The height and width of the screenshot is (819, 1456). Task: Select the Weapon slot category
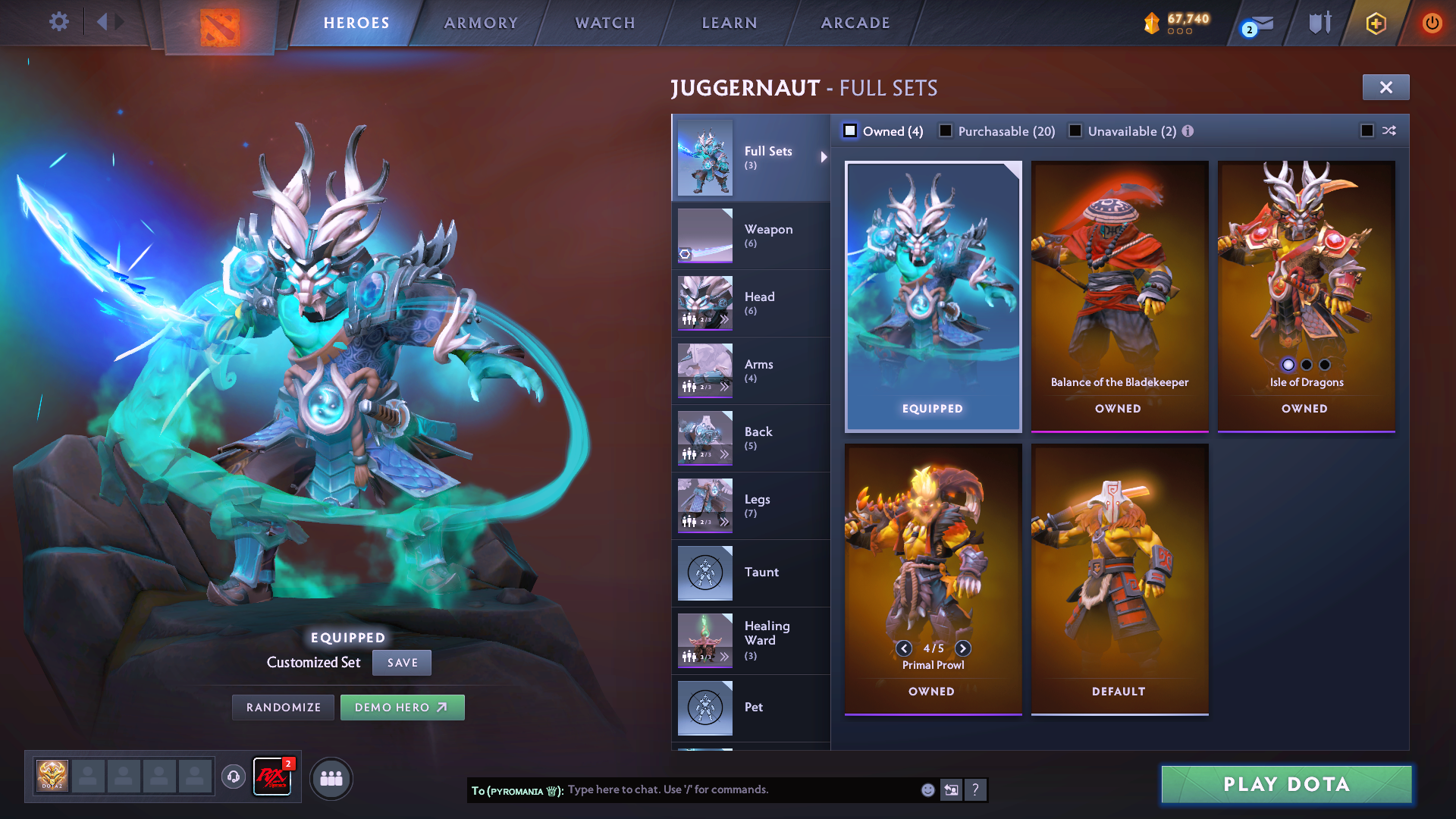pyautogui.click(x=751, y=236)
